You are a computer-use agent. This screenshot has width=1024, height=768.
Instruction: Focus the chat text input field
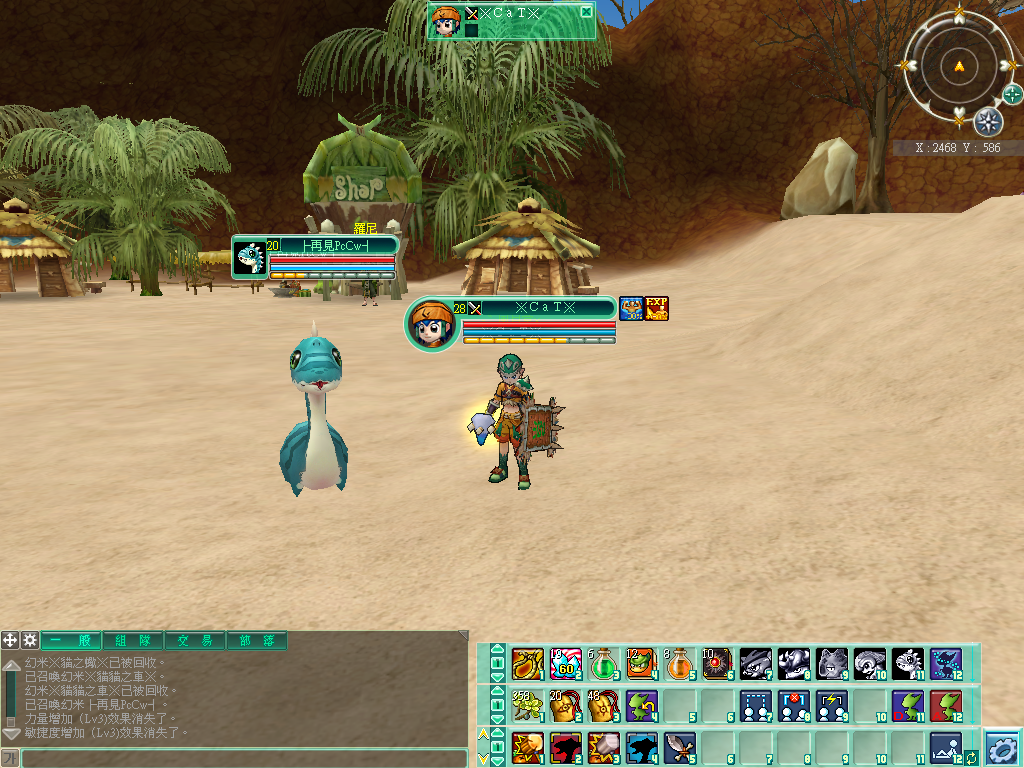click(244, 758)
